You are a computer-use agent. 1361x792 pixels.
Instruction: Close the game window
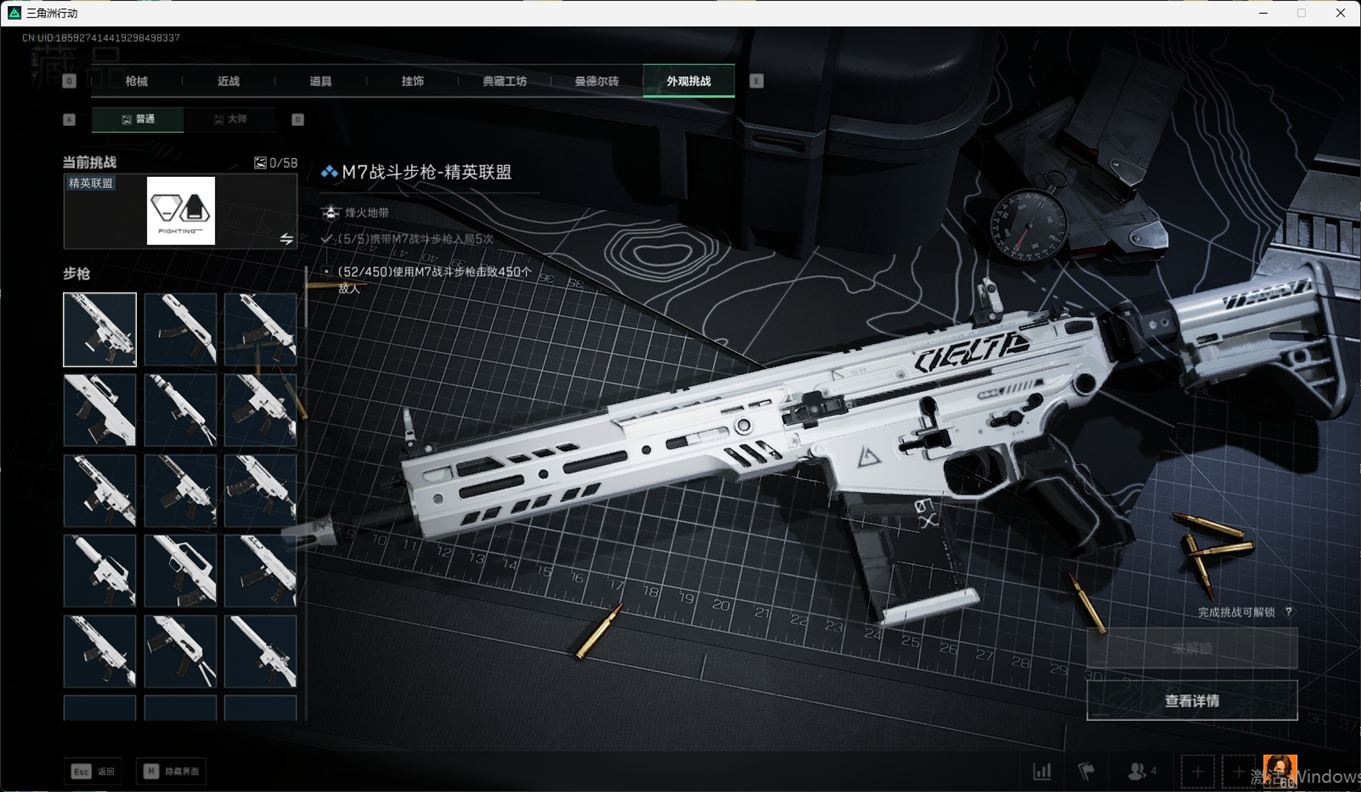(x=1341, y=13)
